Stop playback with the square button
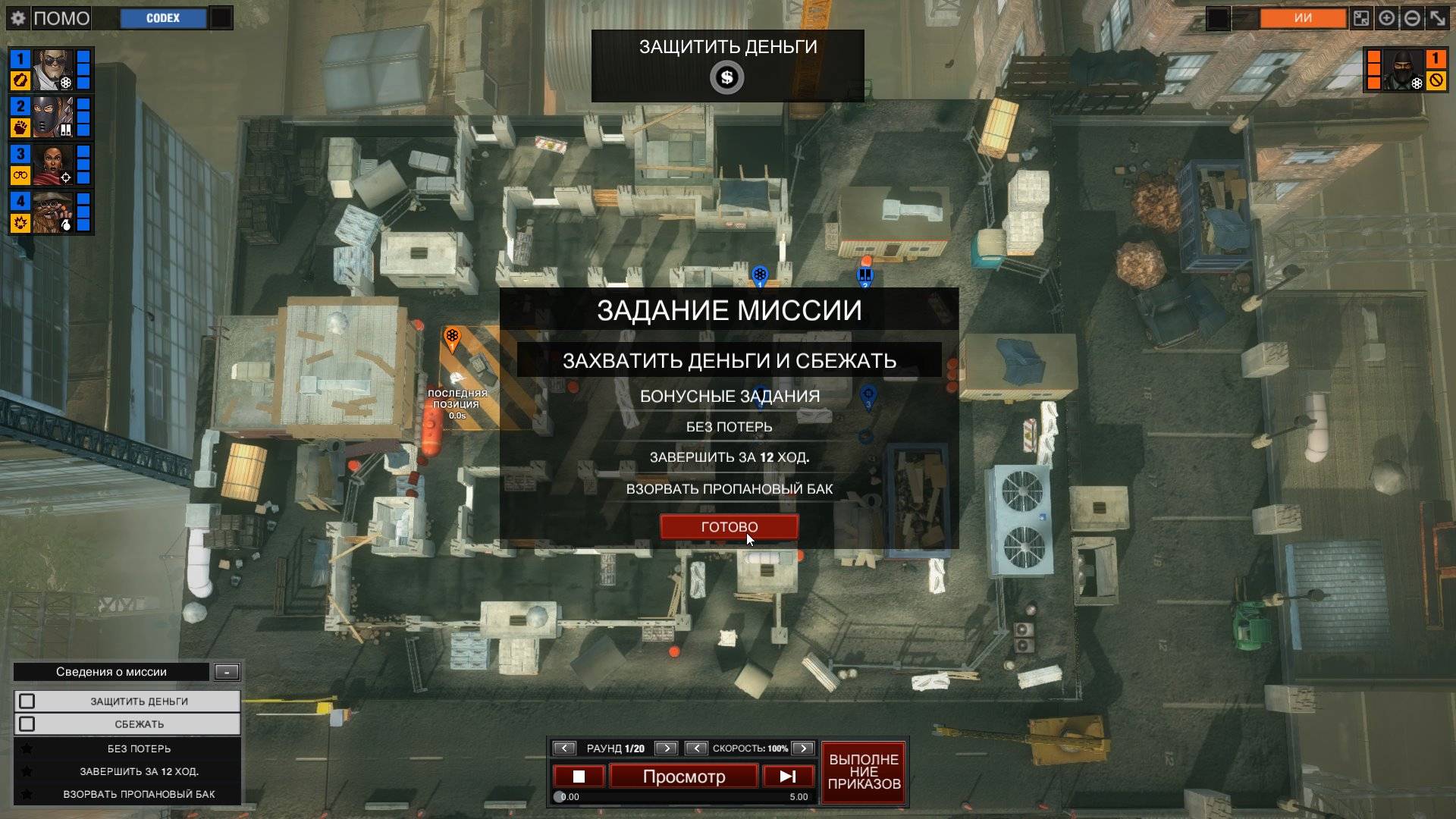 579,777
